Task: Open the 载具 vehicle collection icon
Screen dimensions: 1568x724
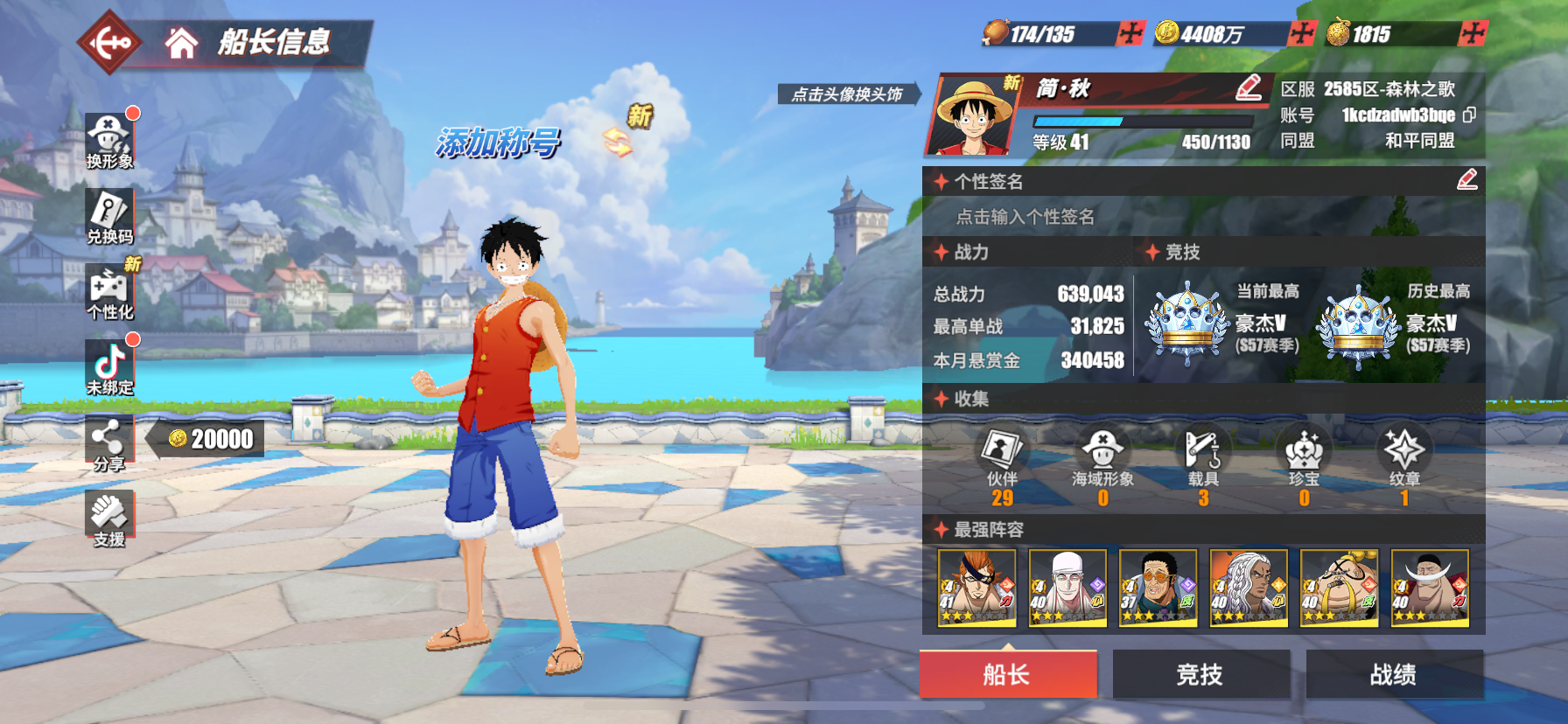Action: (x=1203, y=457)
